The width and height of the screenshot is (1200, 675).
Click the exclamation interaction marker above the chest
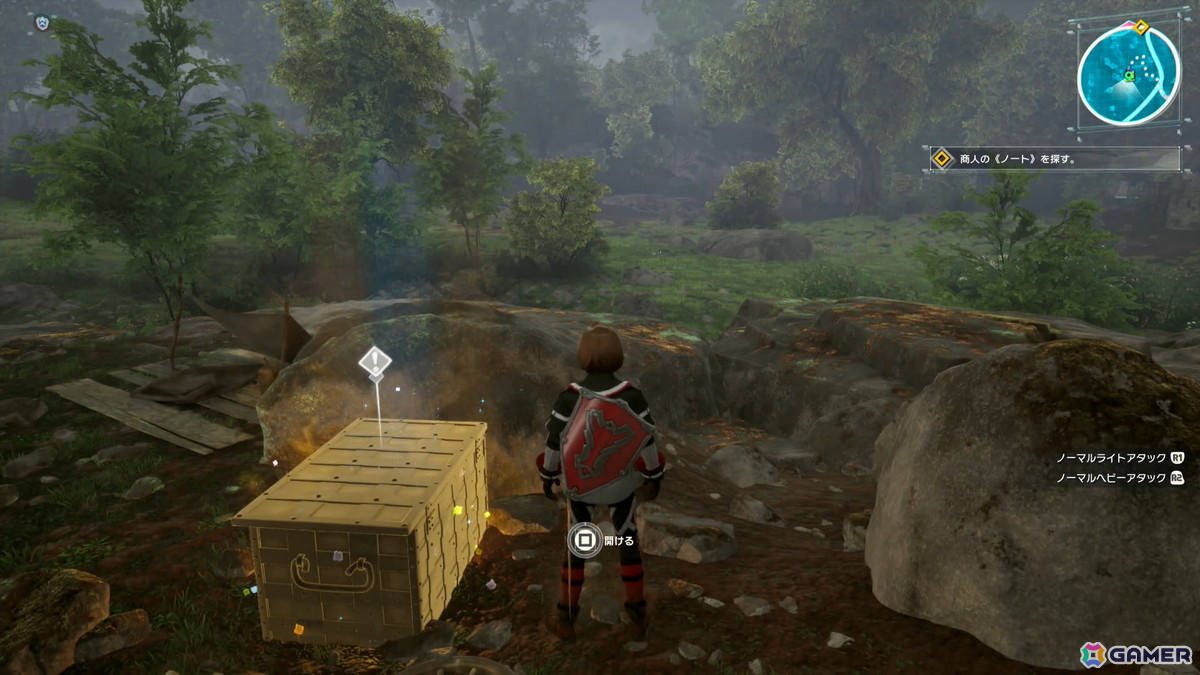374,363
